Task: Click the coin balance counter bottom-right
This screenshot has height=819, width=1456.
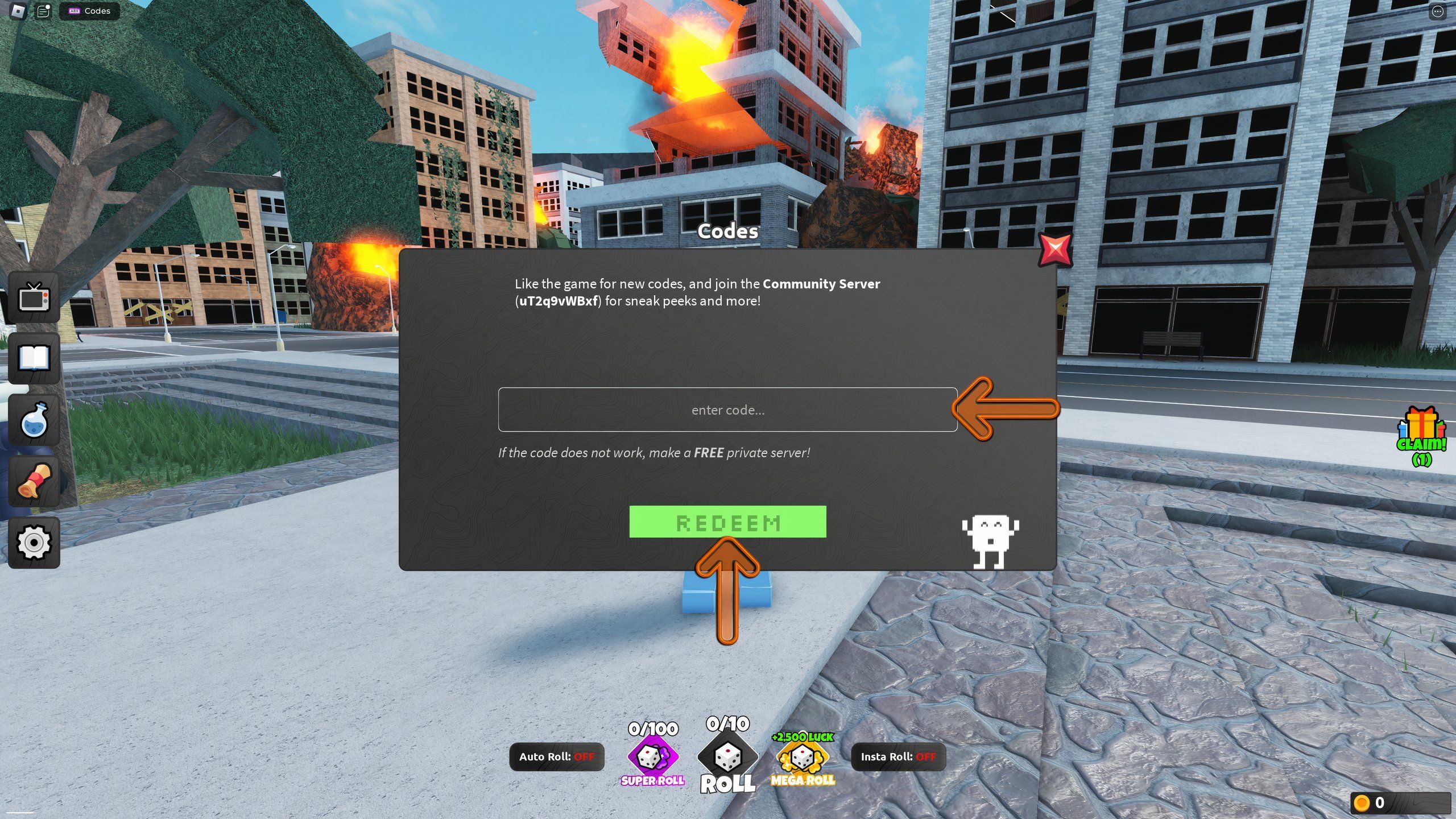Action: [1402, 803]
